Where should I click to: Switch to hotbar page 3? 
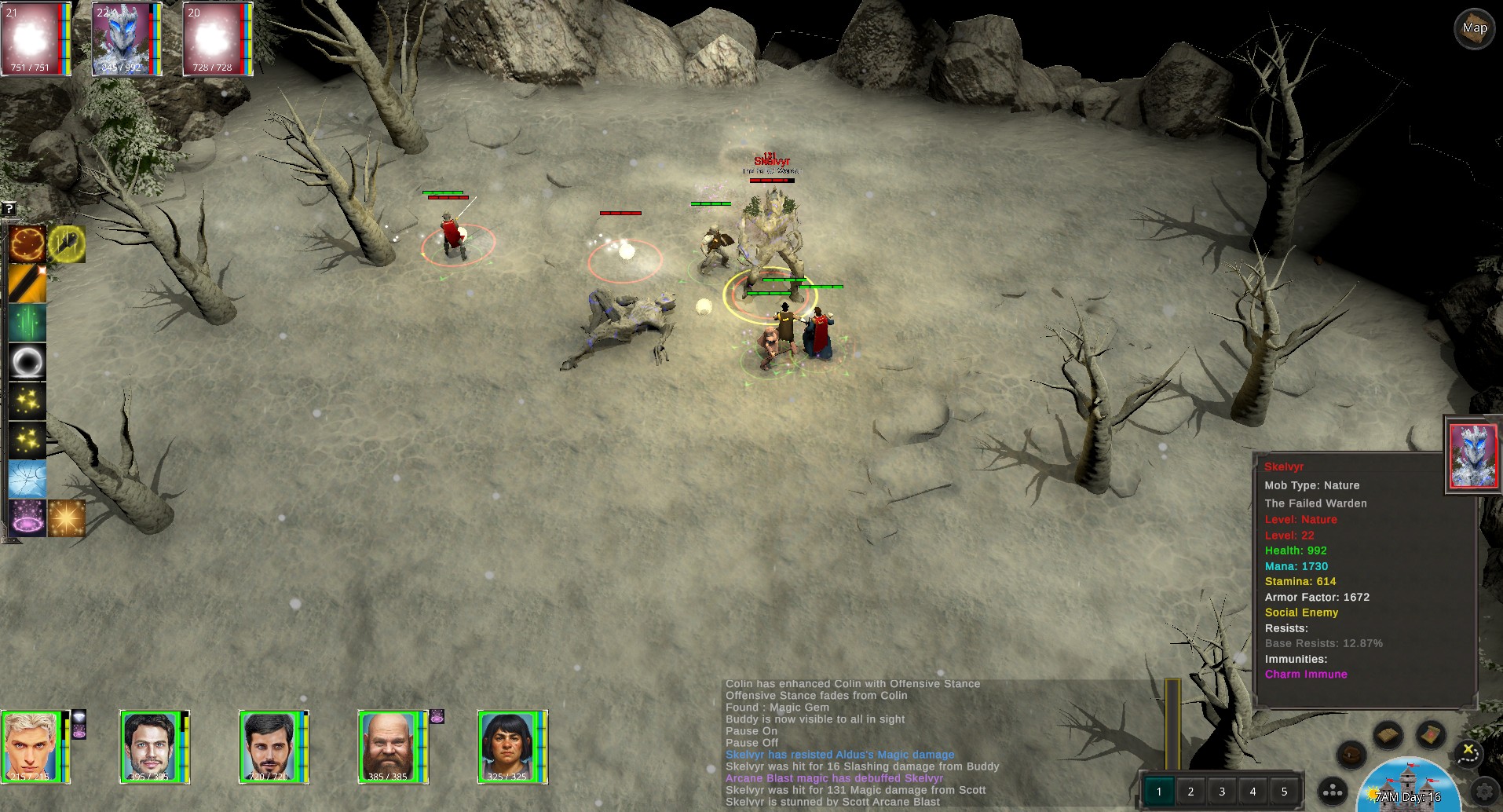[1222, 792]
